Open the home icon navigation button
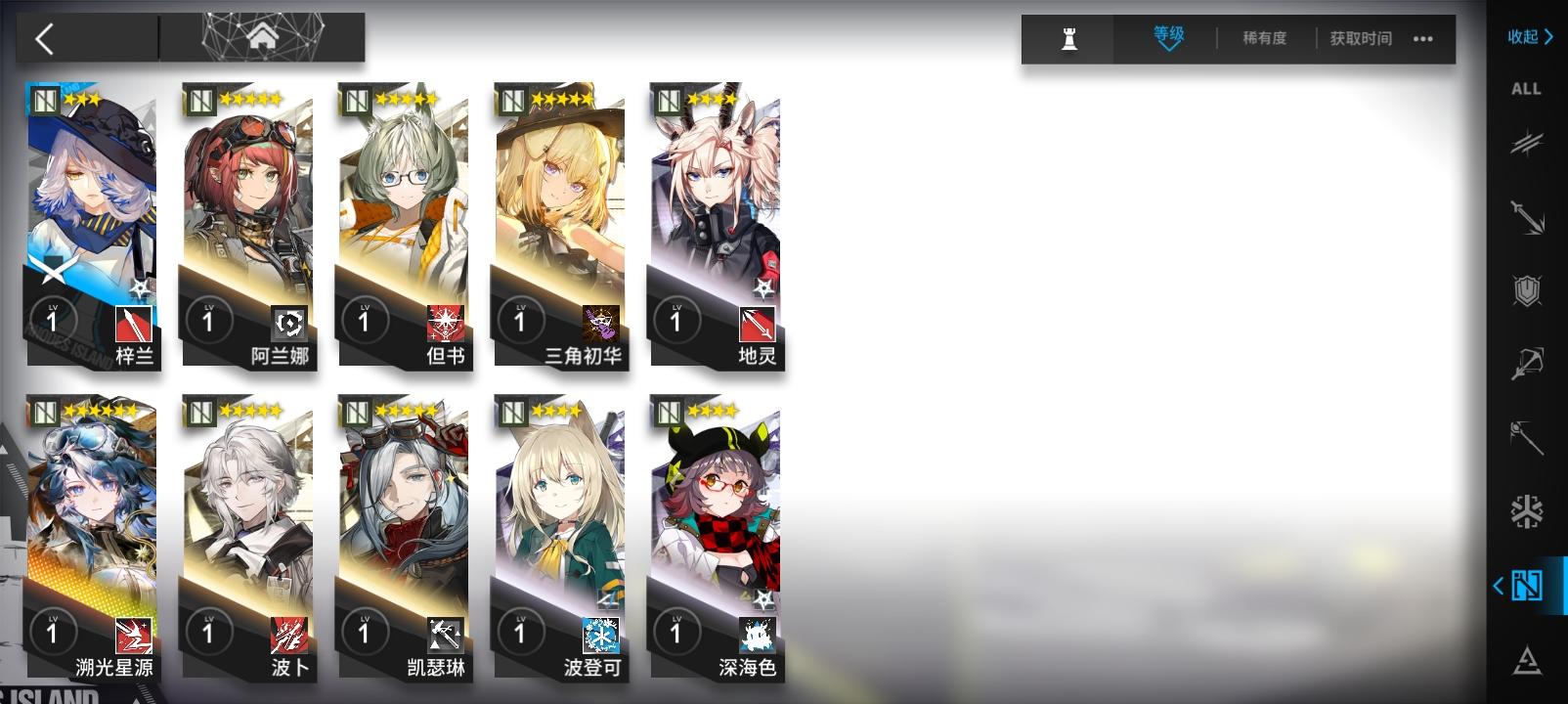 point(262,37)
